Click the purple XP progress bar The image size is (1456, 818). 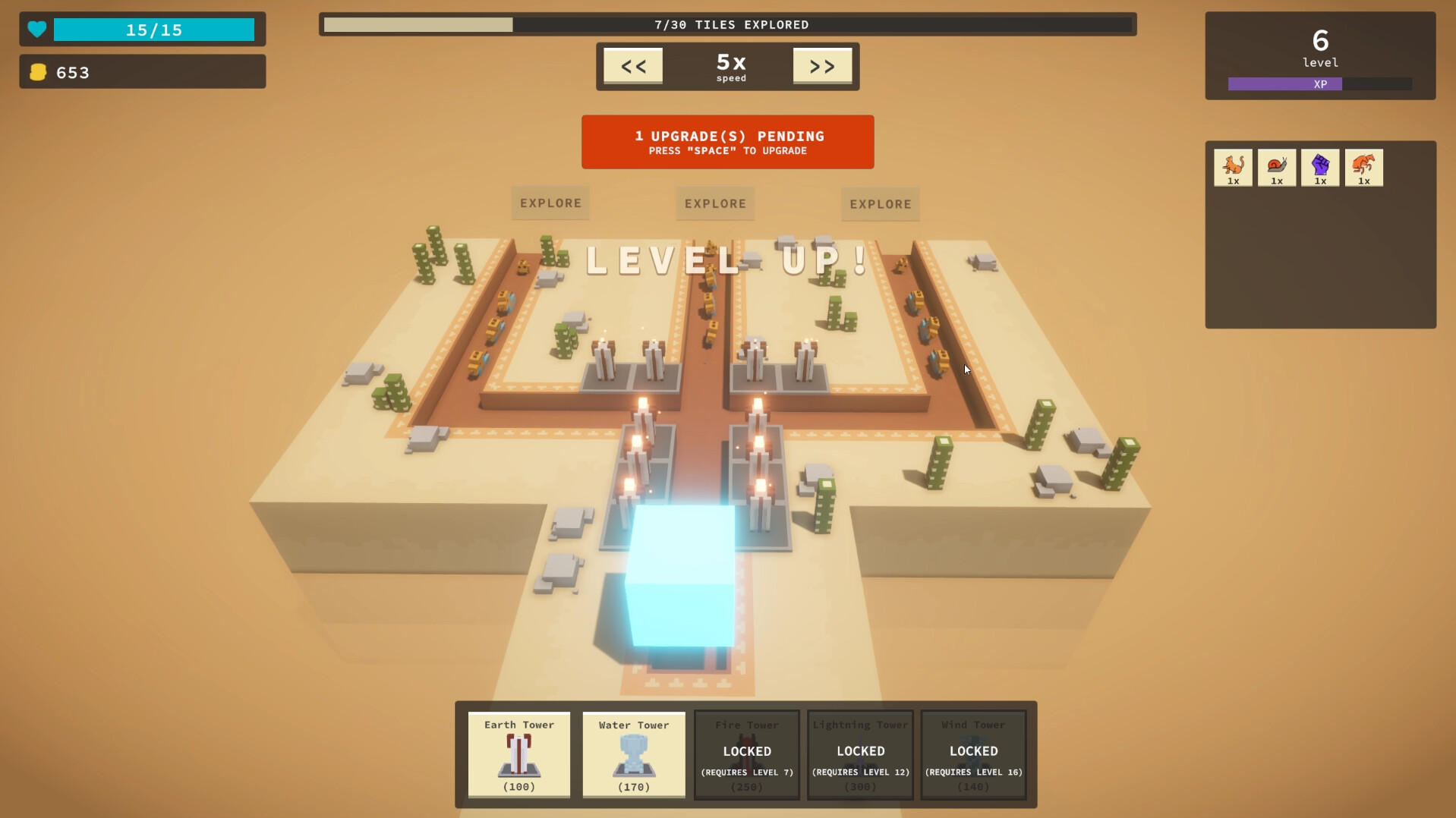coord(1284,84)
